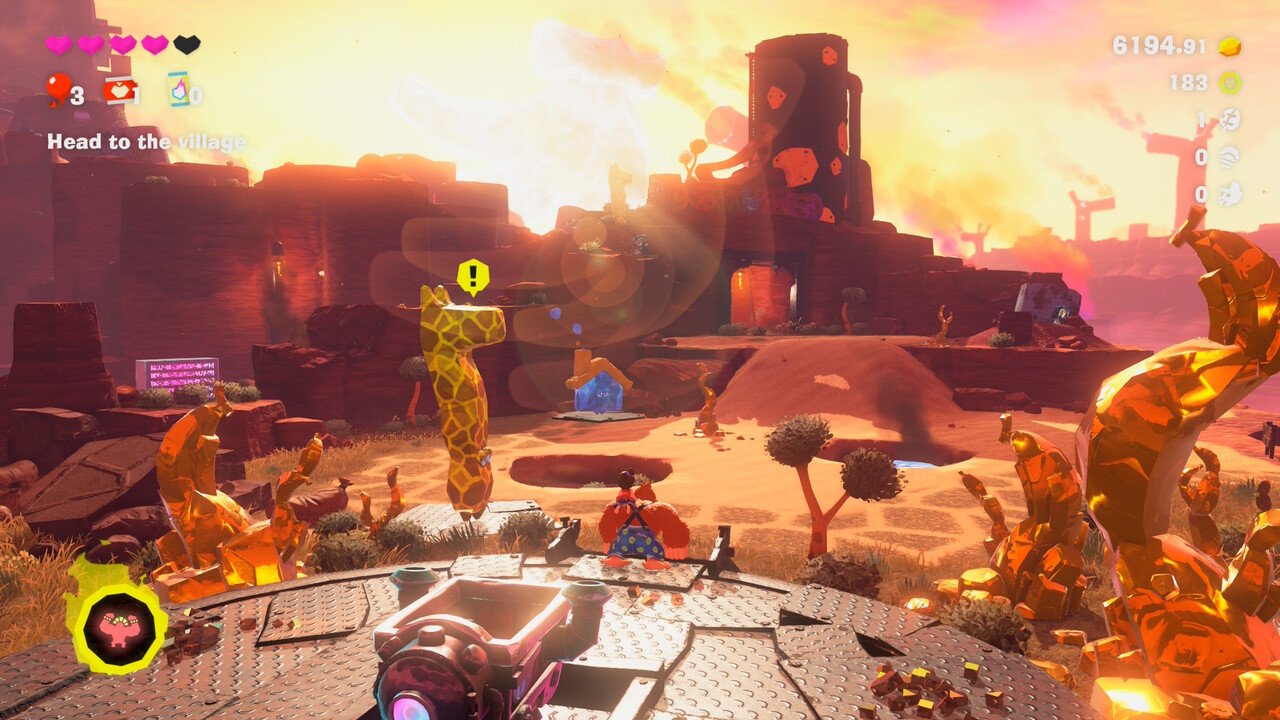Select the fishbone fossil icon

coord(1229,120)
